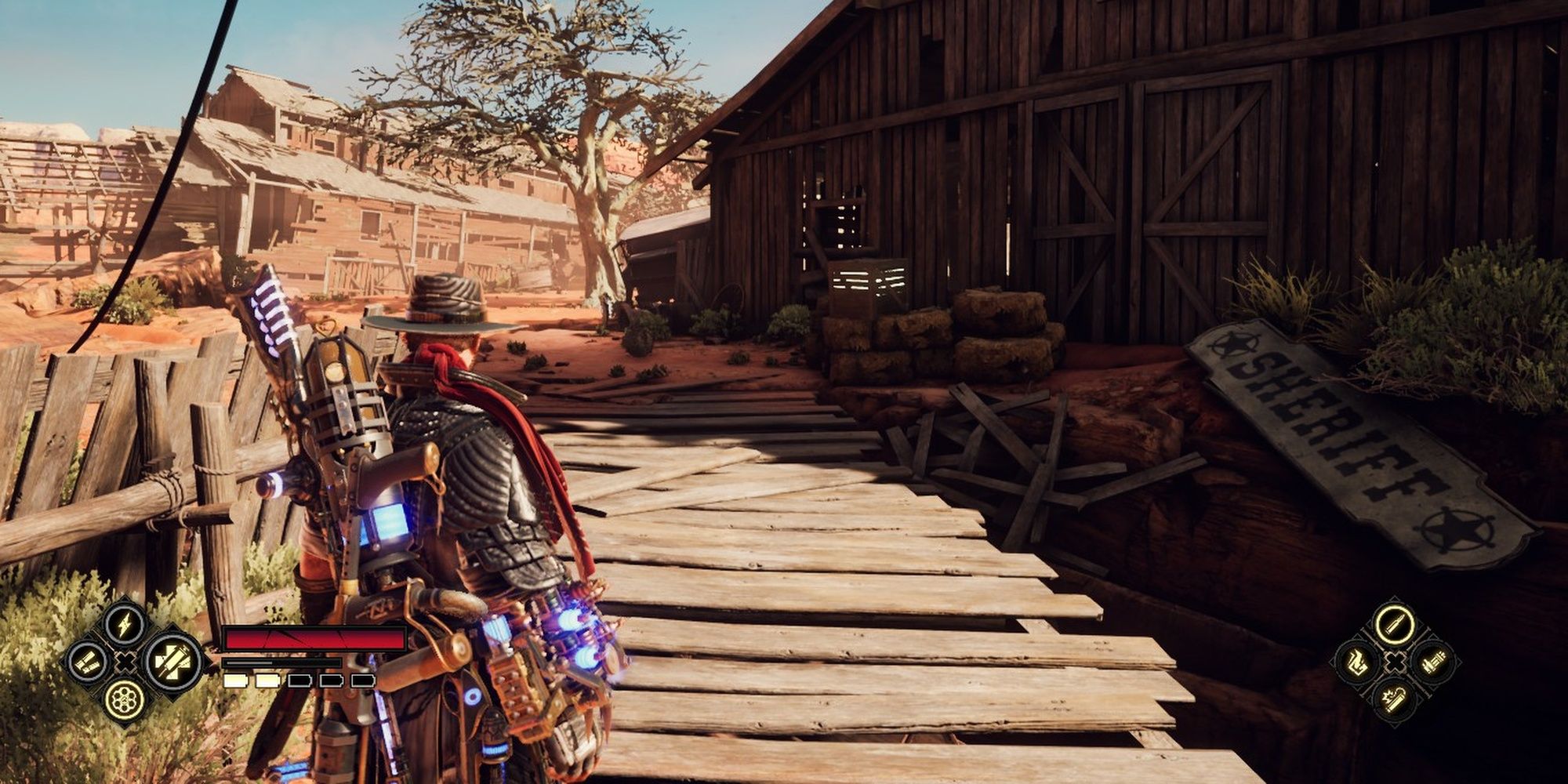Select the revolver cylinder weapon icon

[124, 699]
